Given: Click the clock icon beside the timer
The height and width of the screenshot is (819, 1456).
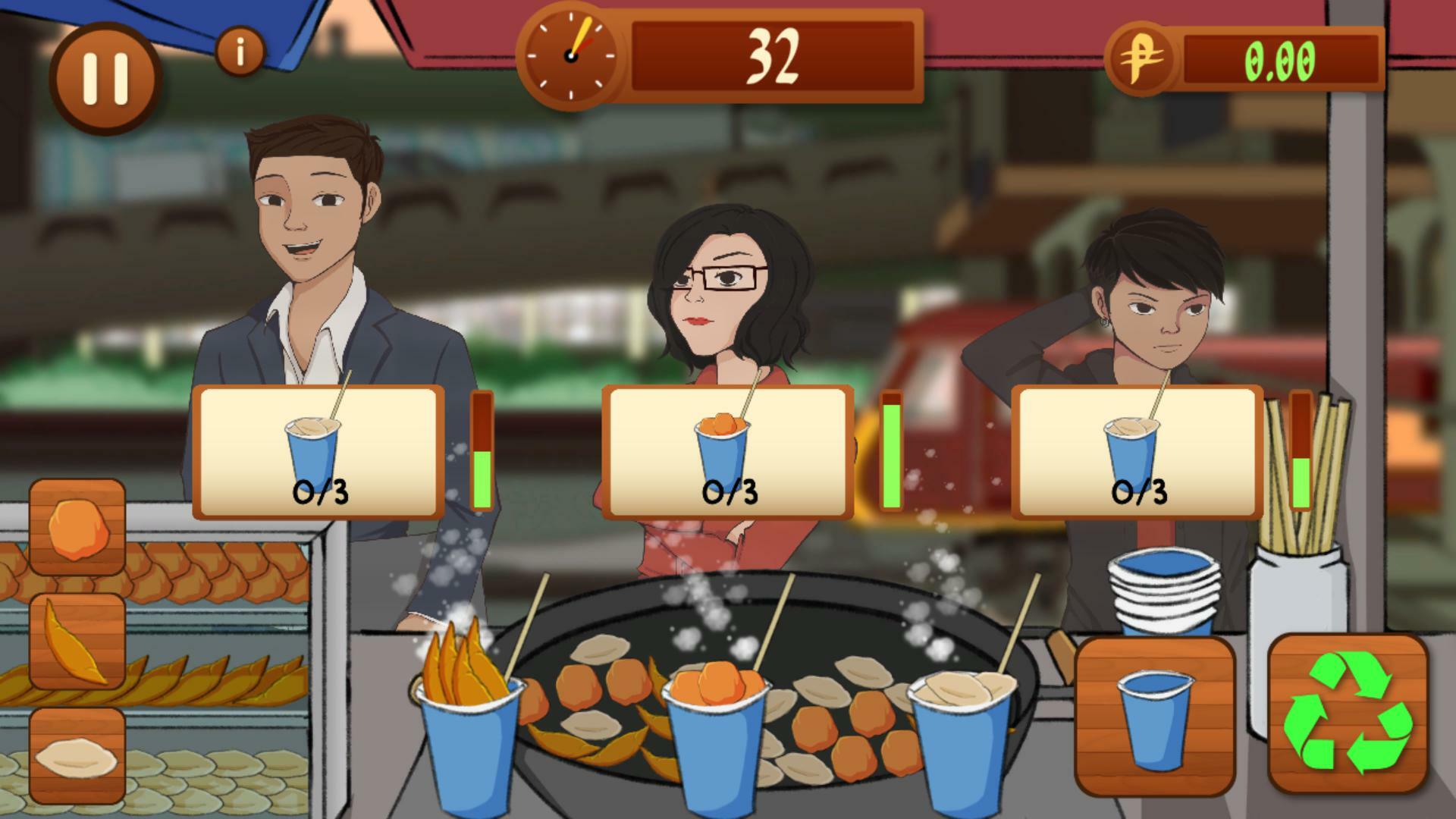Looking at the screenshot, I should point(570,56).
